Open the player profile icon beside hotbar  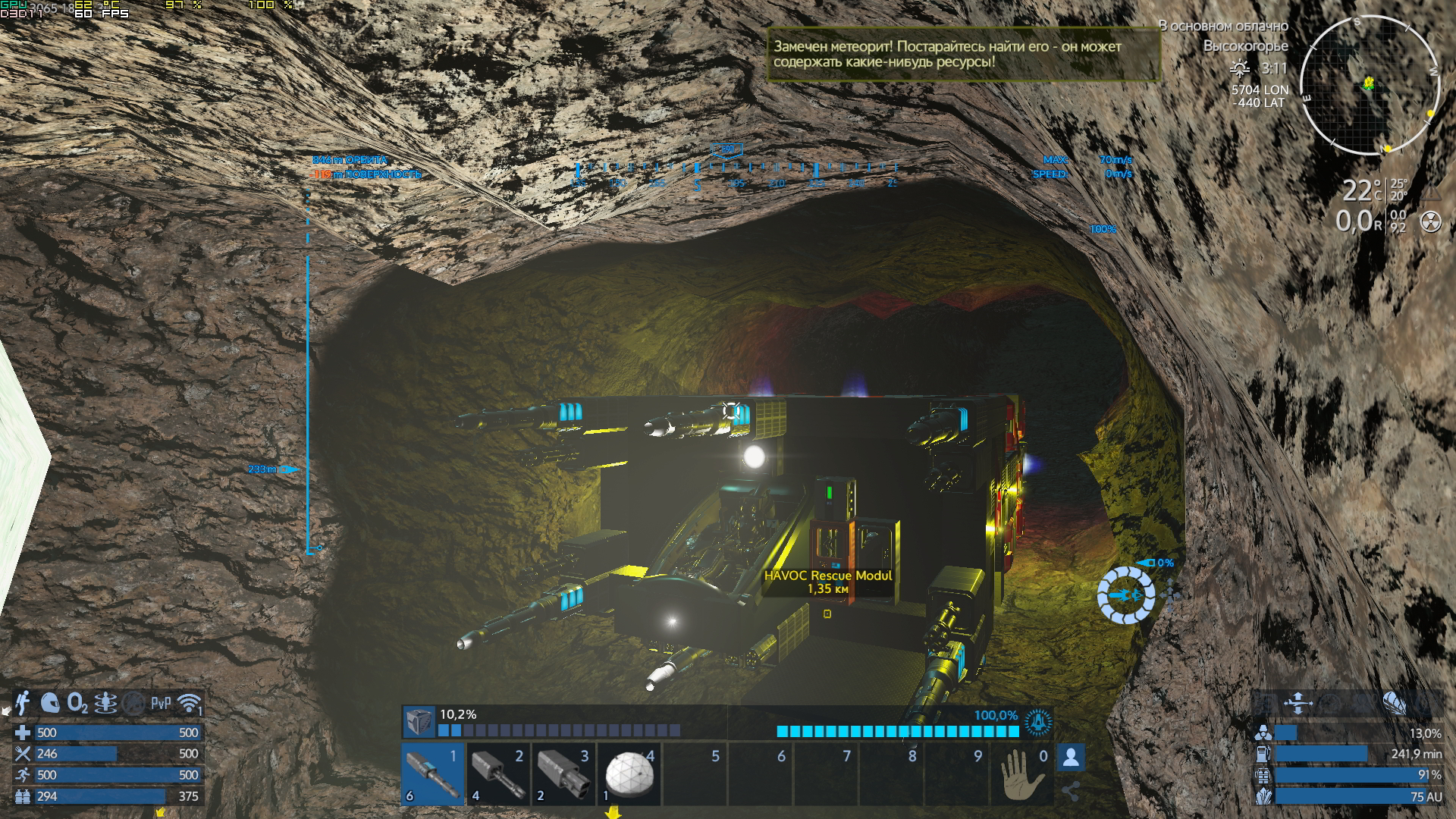1071,757
